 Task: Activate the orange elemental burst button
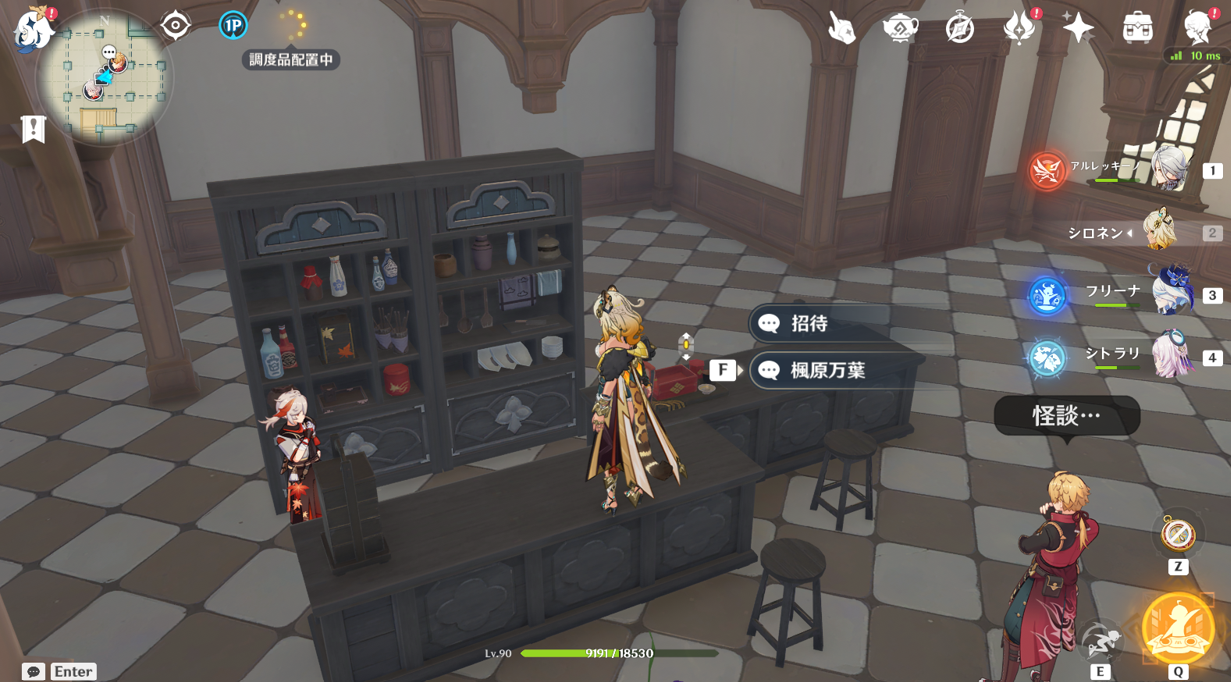[x=1178, y=628]
